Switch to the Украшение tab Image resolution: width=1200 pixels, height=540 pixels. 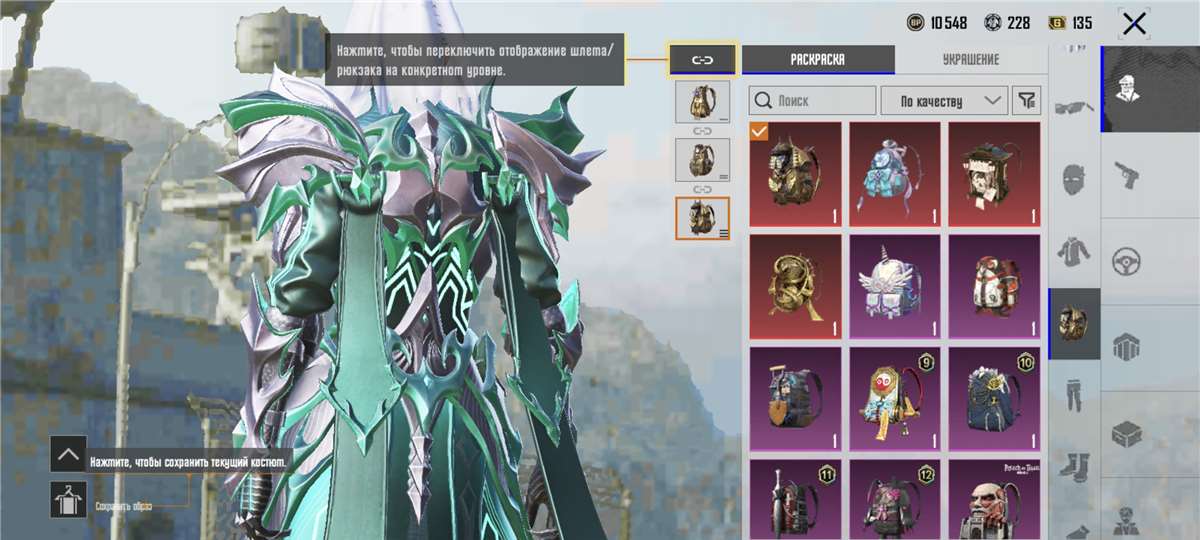[x=970, y=59]
